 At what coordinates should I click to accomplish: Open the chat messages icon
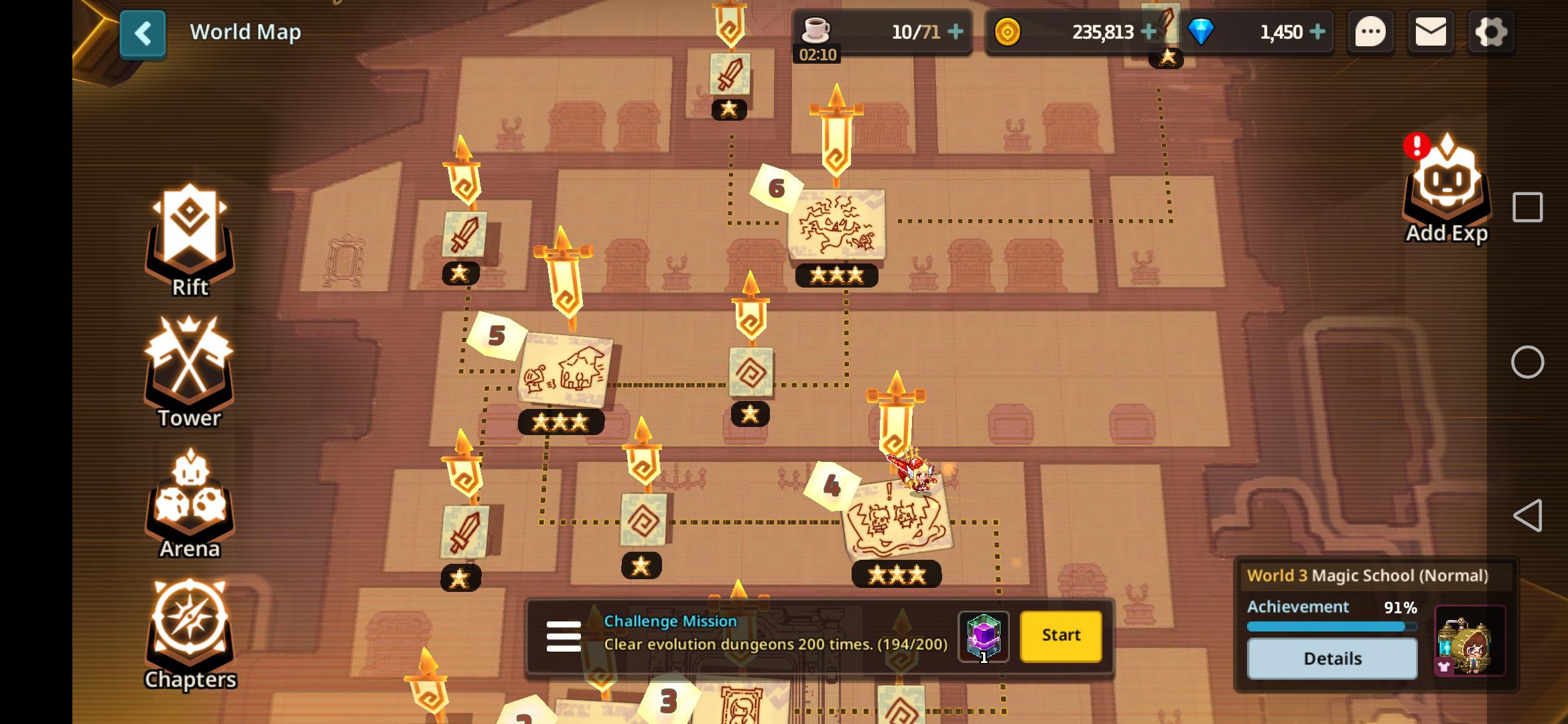click(x=1370, y=31)
